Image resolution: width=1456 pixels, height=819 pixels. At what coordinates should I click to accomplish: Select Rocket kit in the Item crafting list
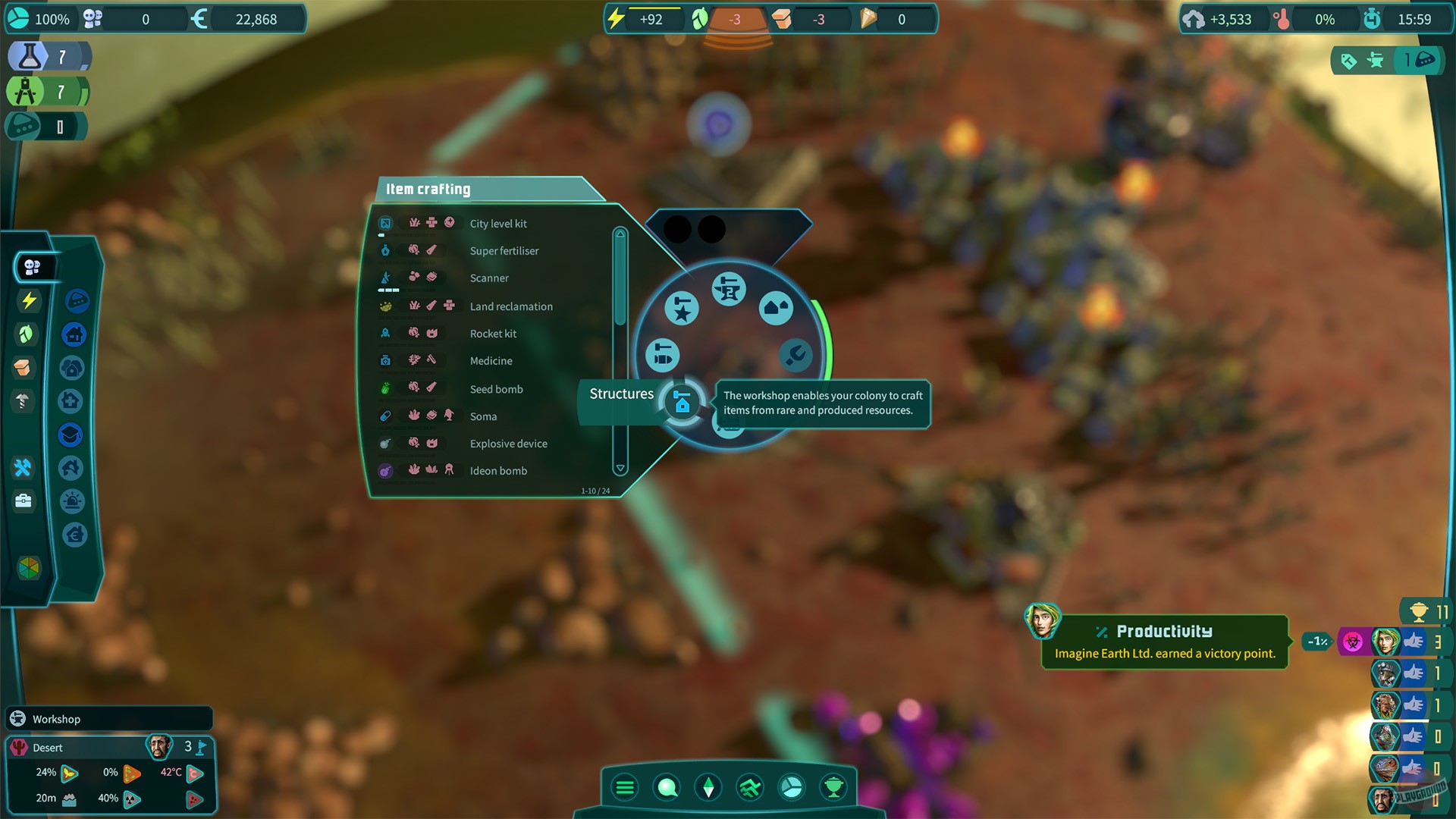493,334
